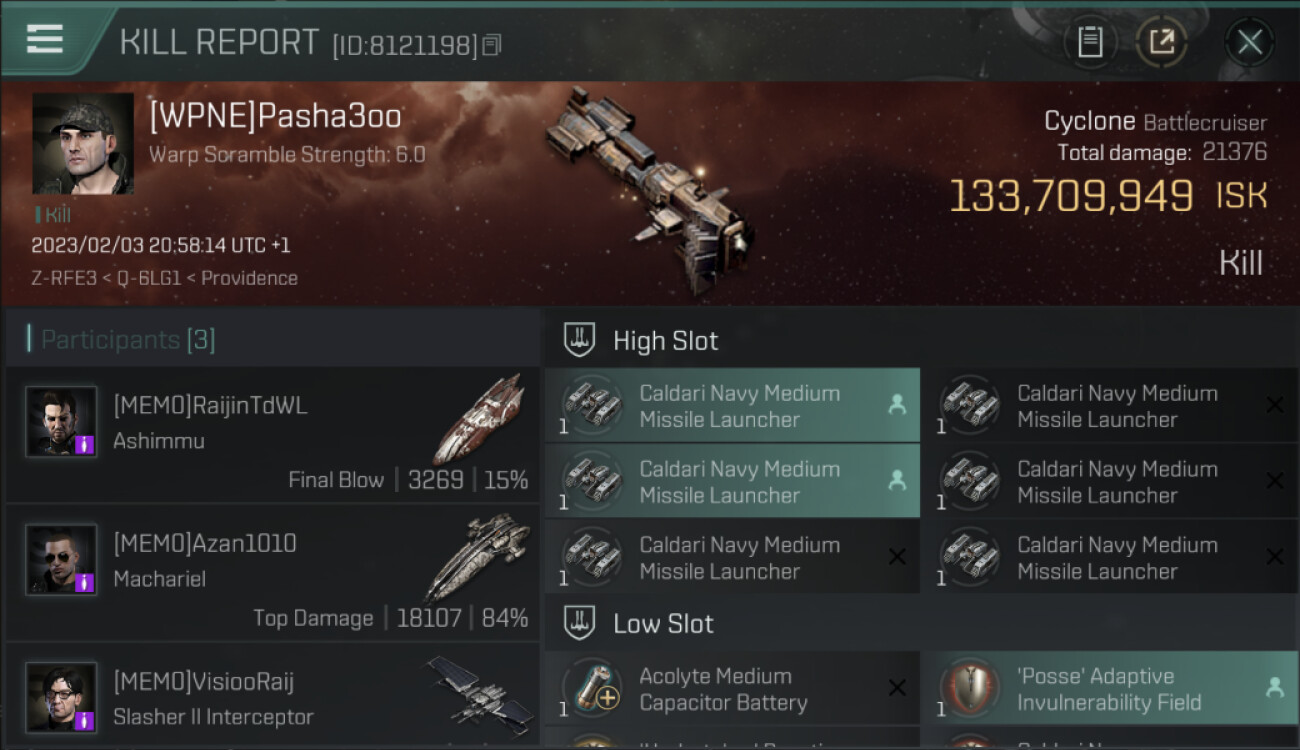Select participant VisiooRaij's row
Image resolution: width=1300 pixels, height=750 pixels.
click(x=272, y=697)
